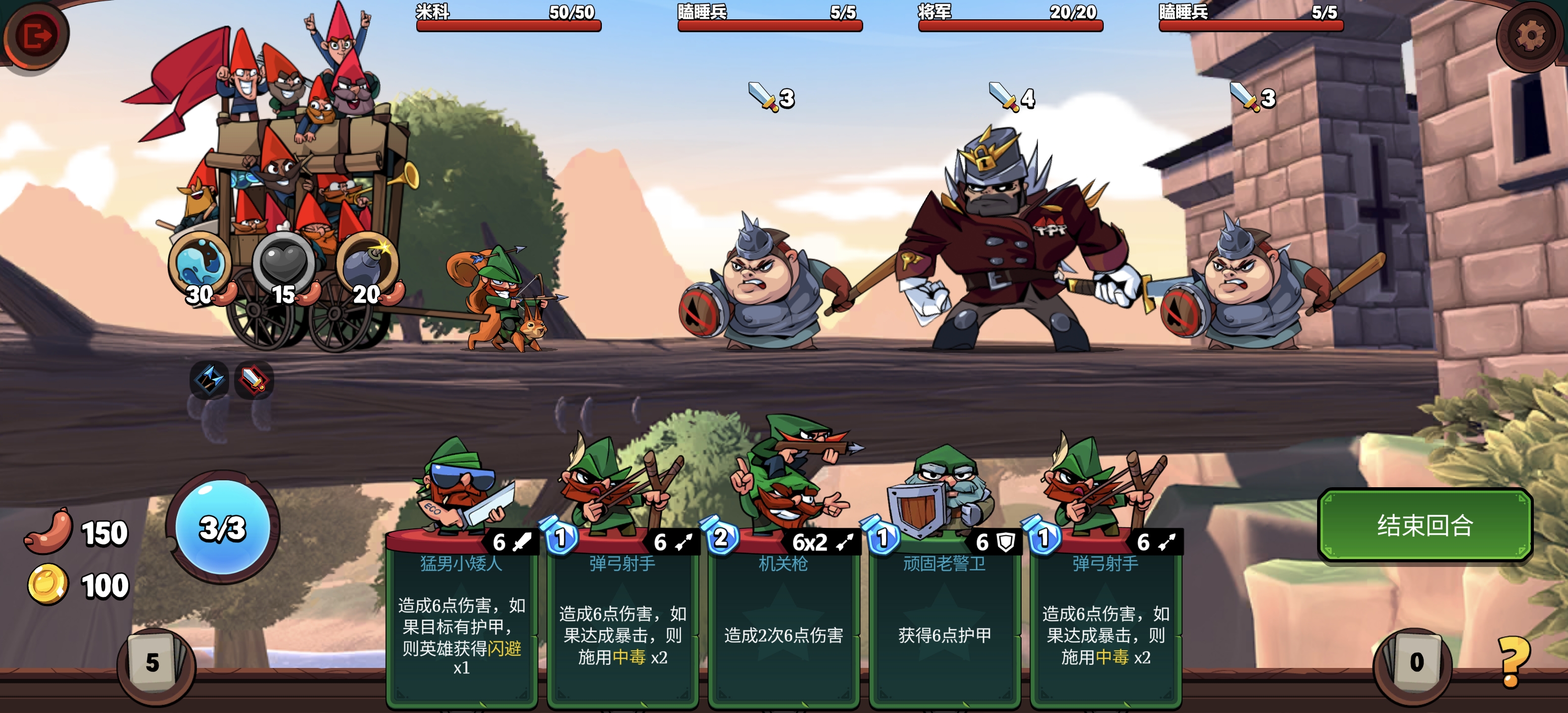
Task: Inspect the red sword status icon
Action: (x=254, y=381)
